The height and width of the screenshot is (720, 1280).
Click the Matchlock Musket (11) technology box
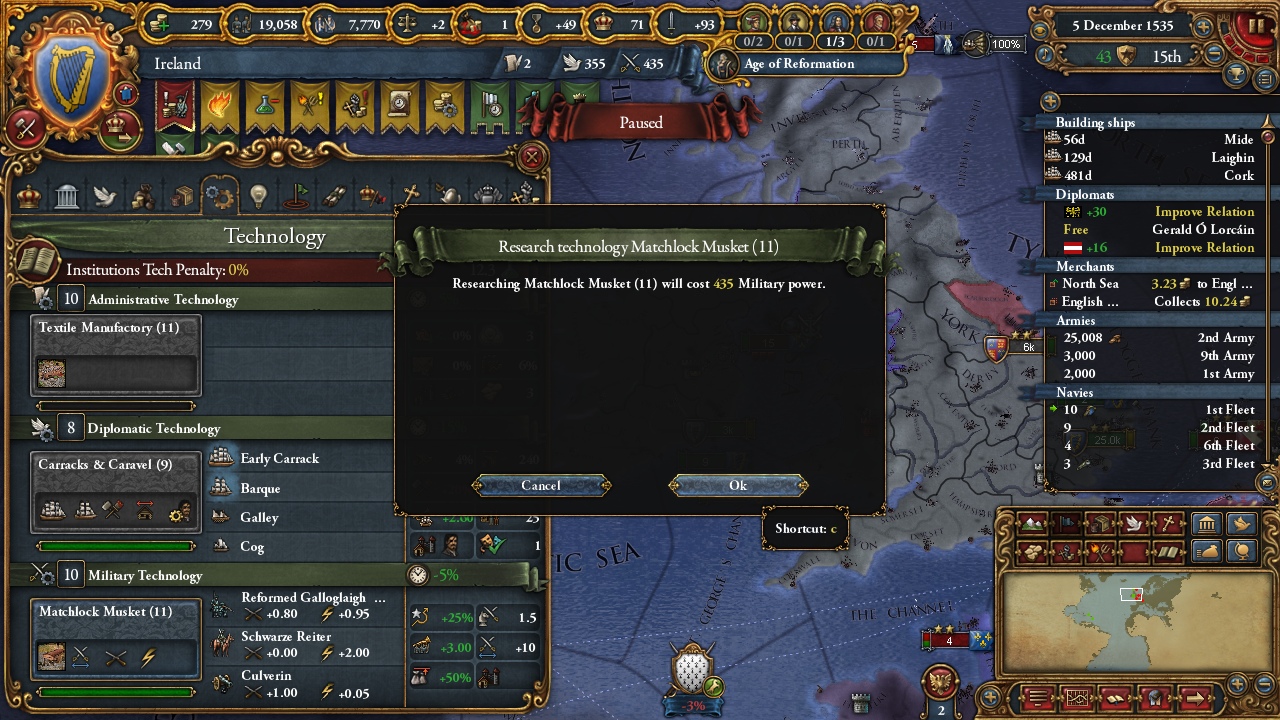tap(116, 640)
